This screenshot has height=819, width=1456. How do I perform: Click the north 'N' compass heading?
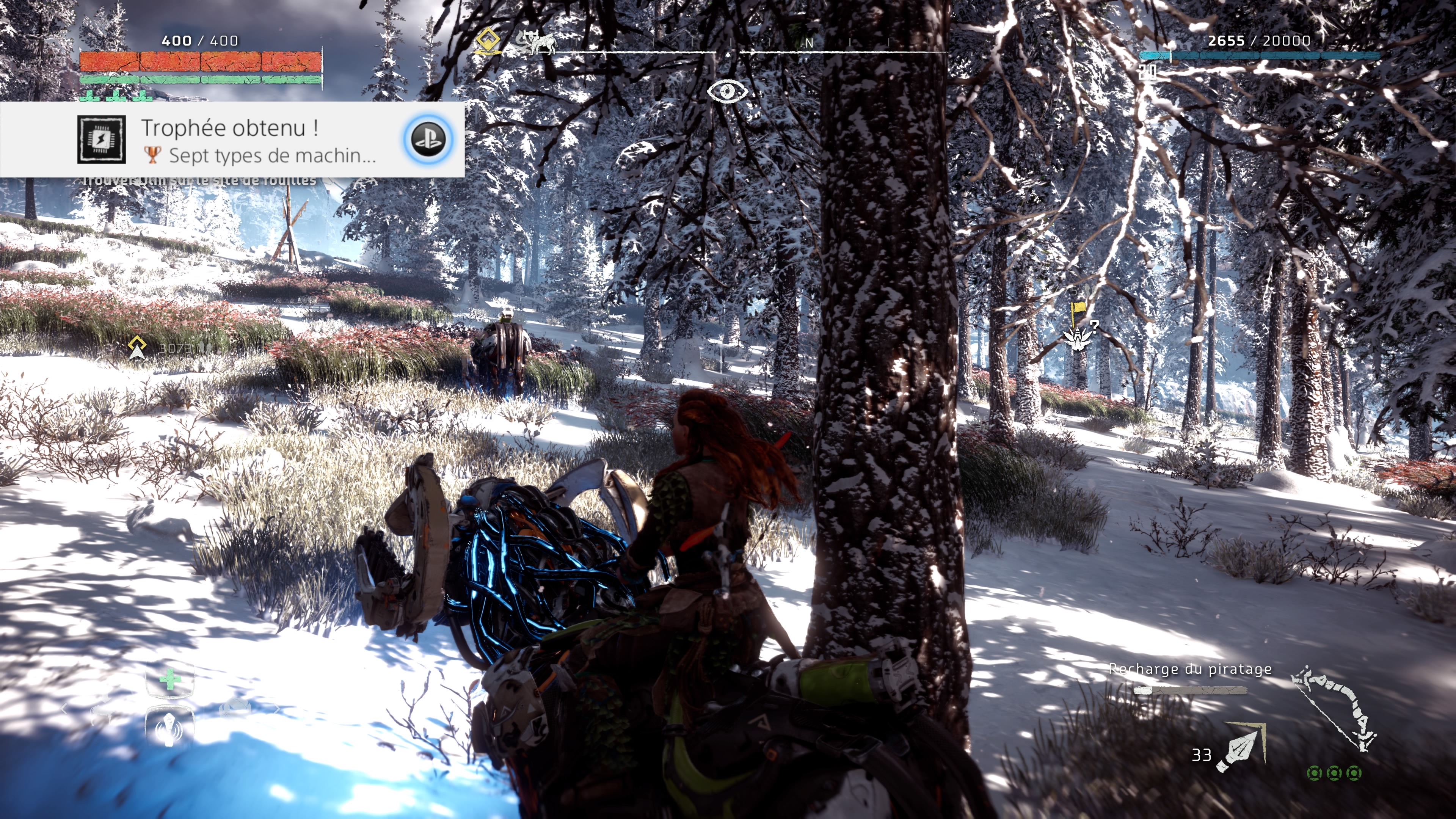click(809, 43)
